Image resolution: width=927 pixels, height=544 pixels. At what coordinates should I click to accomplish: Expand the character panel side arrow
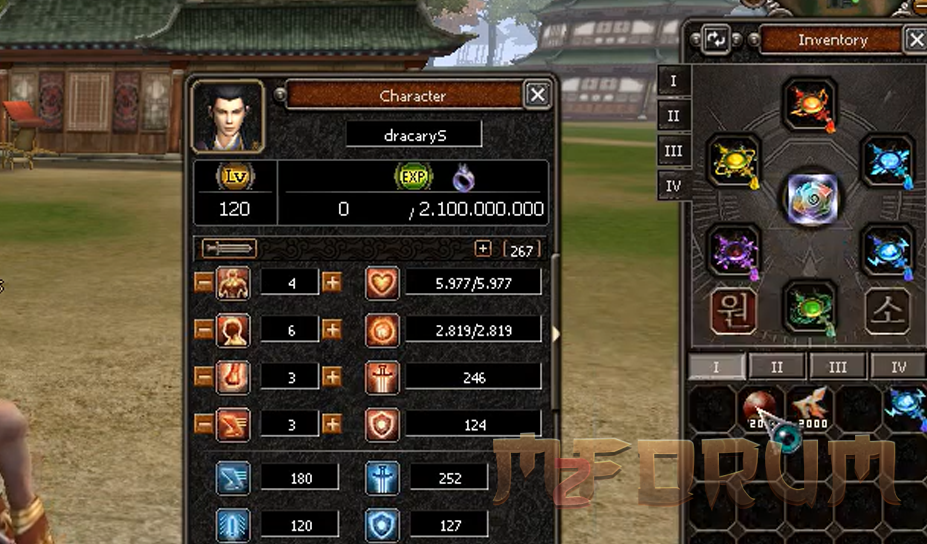tap(556, 332)
